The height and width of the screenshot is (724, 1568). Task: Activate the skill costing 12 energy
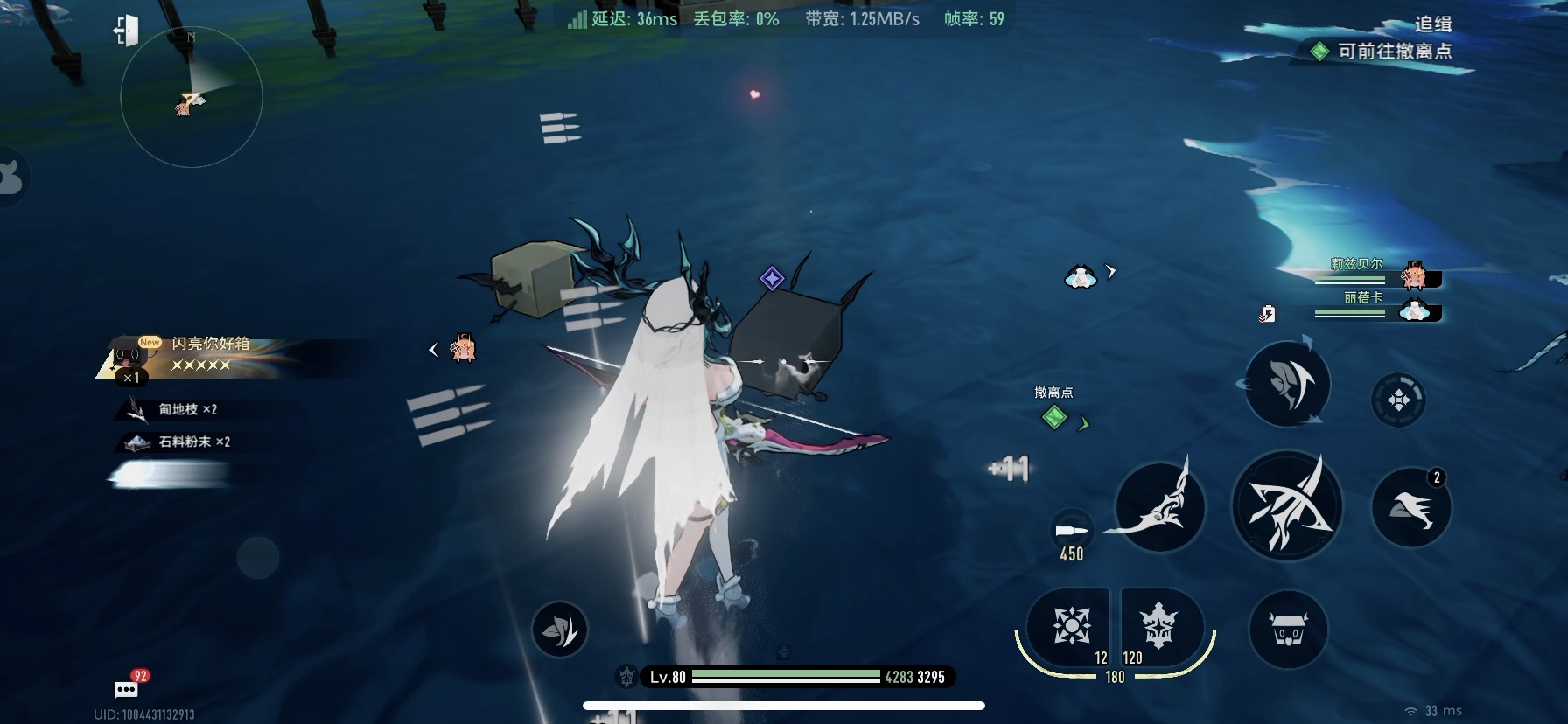[1071, 626]
